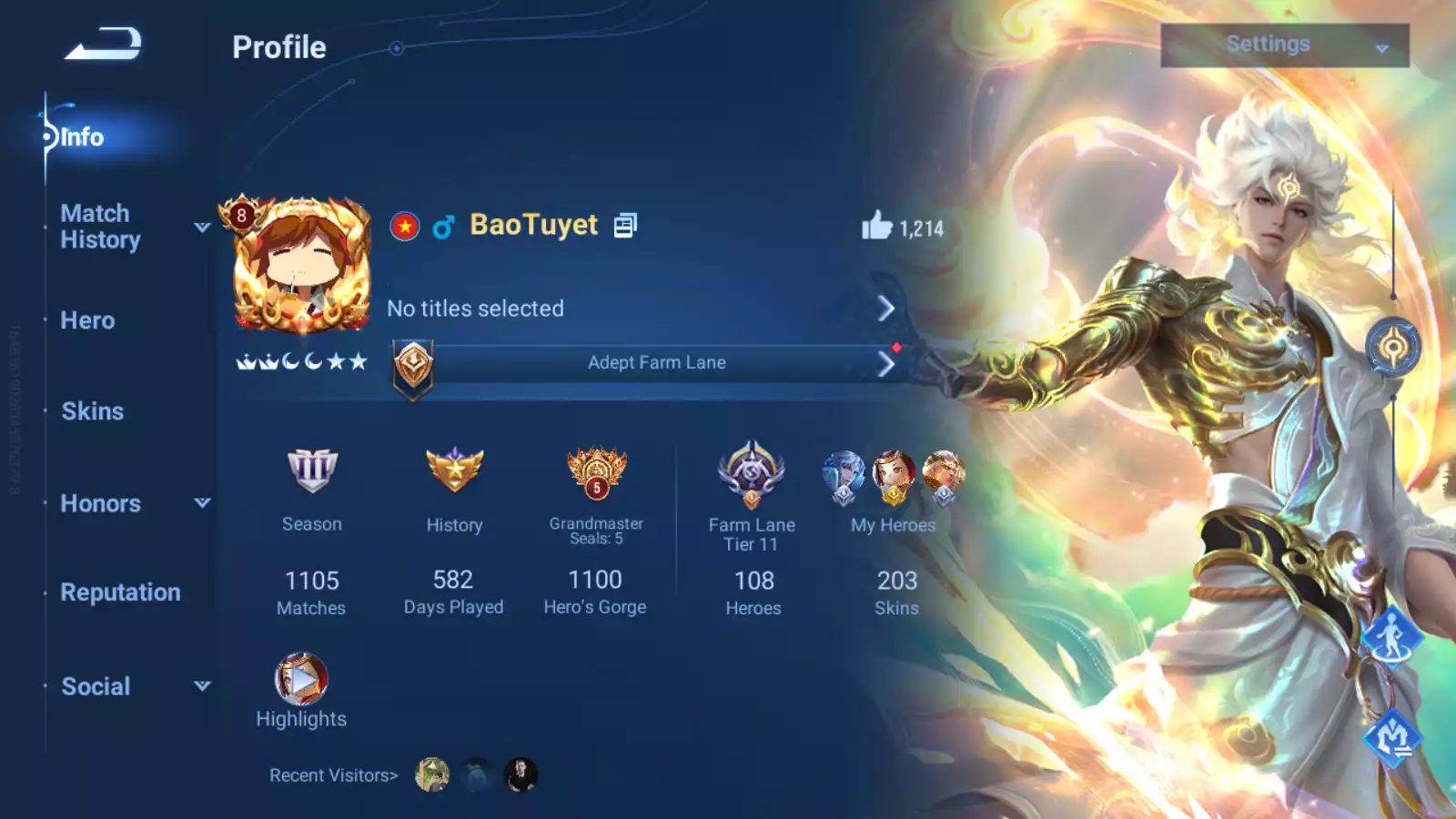Go back using the arrow button
The image size is (1456, 819).
tap(103, 44)
